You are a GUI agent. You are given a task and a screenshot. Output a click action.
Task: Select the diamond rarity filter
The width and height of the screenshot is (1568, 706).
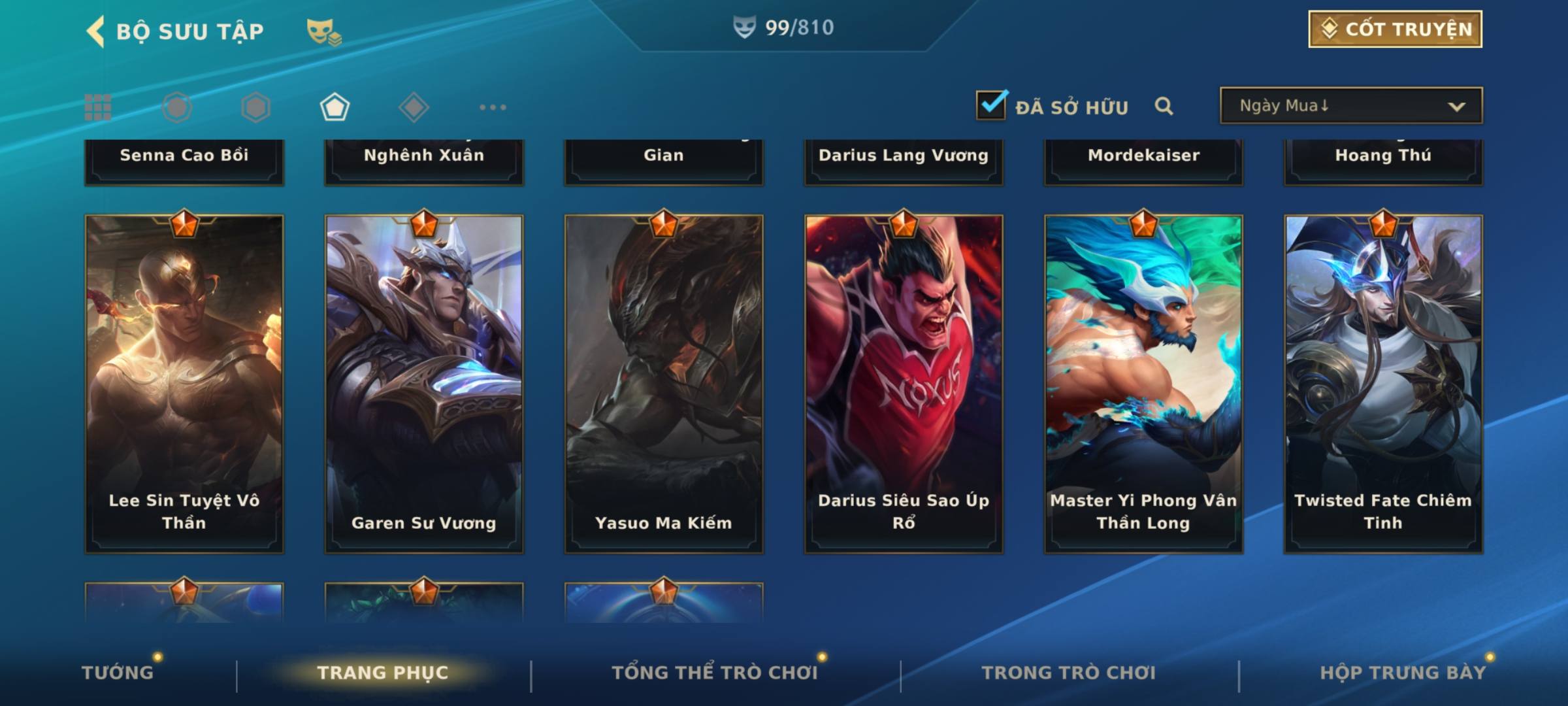click(x=414, y=107)
